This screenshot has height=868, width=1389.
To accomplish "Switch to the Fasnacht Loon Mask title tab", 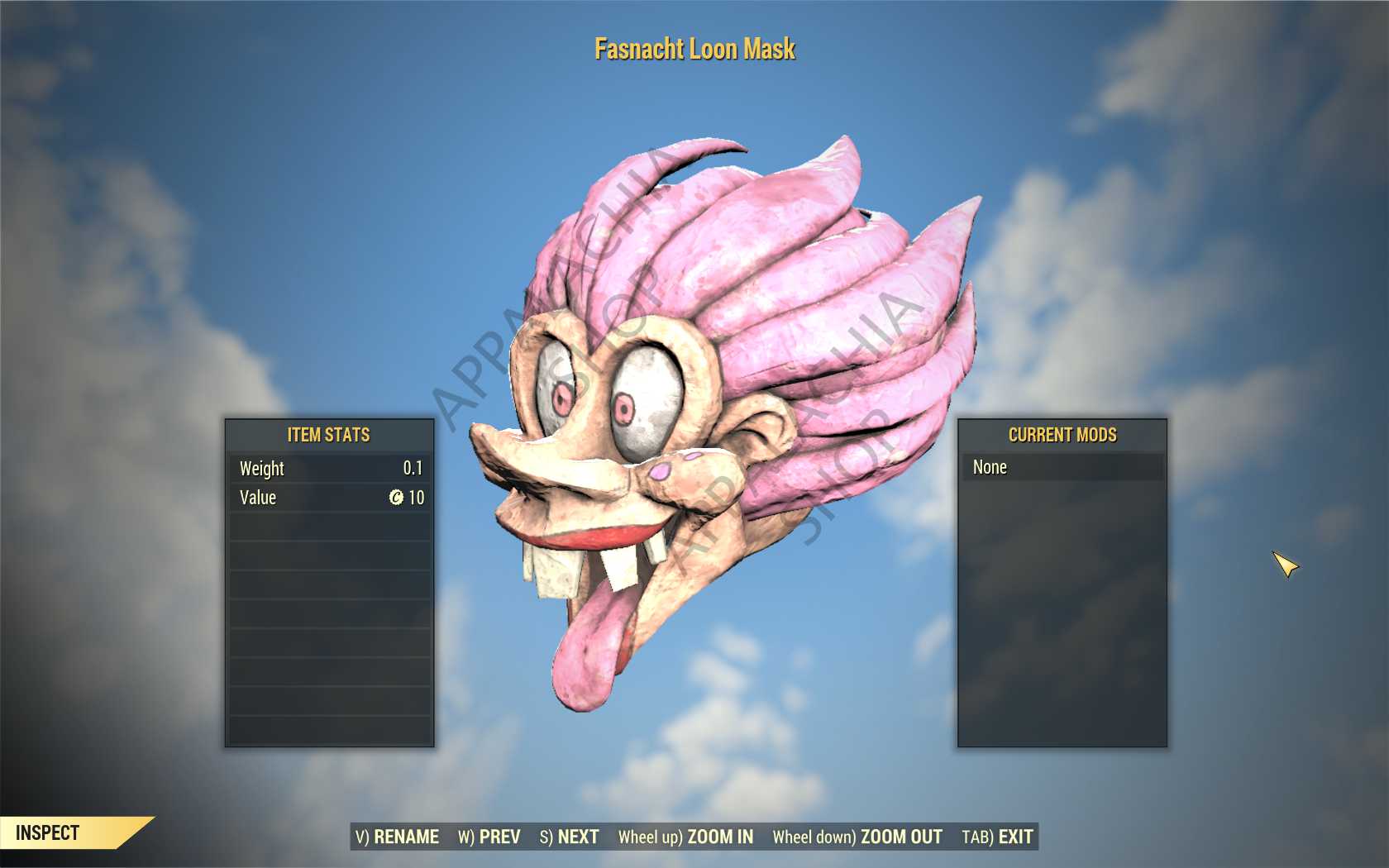I will pos(694,49).
